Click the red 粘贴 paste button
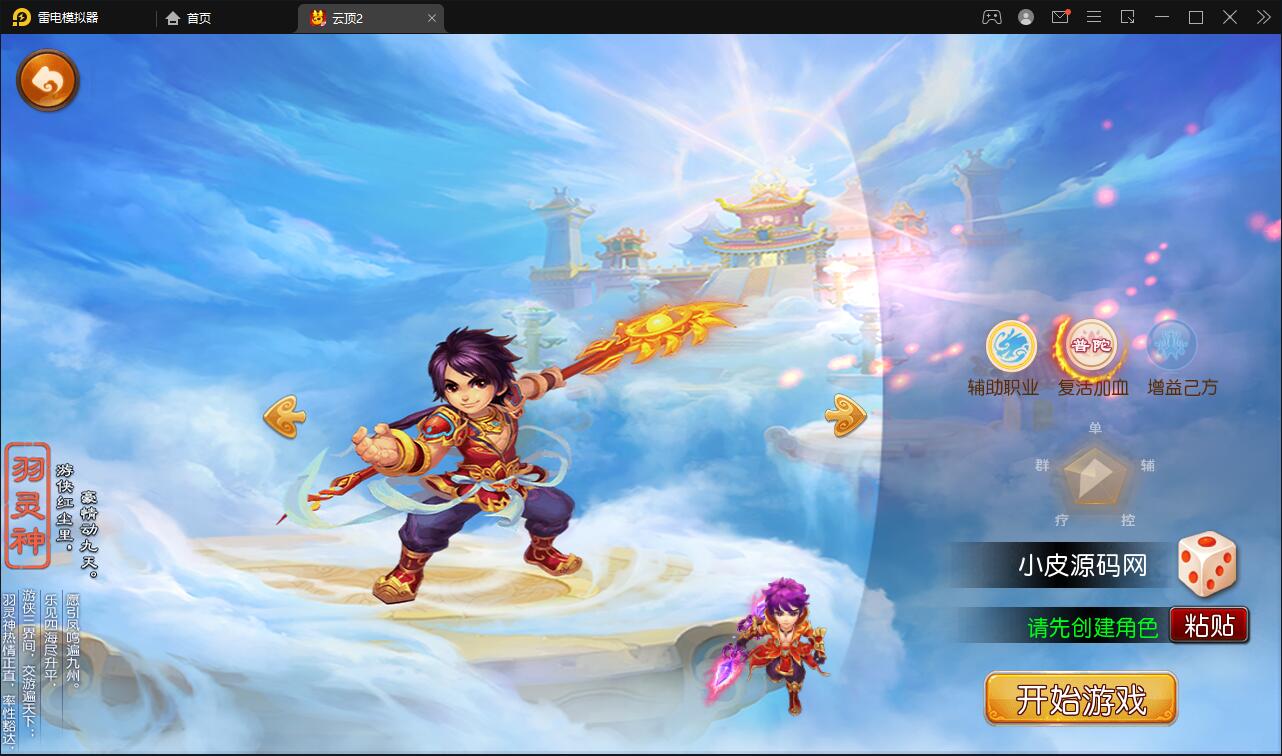This screenshot has height=756, width=1282. click(x=1209, y=626)
